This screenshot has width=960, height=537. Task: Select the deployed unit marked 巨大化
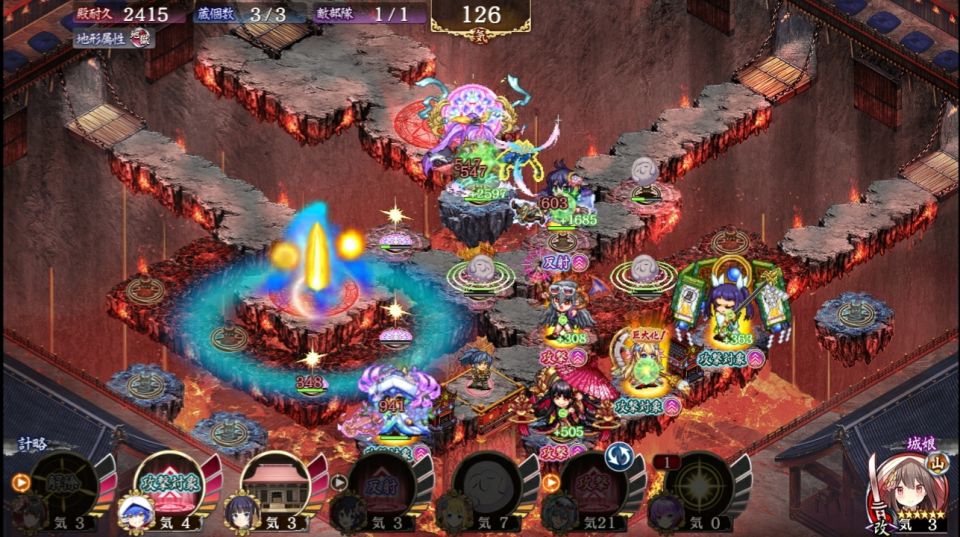click(x=646, y=372)
